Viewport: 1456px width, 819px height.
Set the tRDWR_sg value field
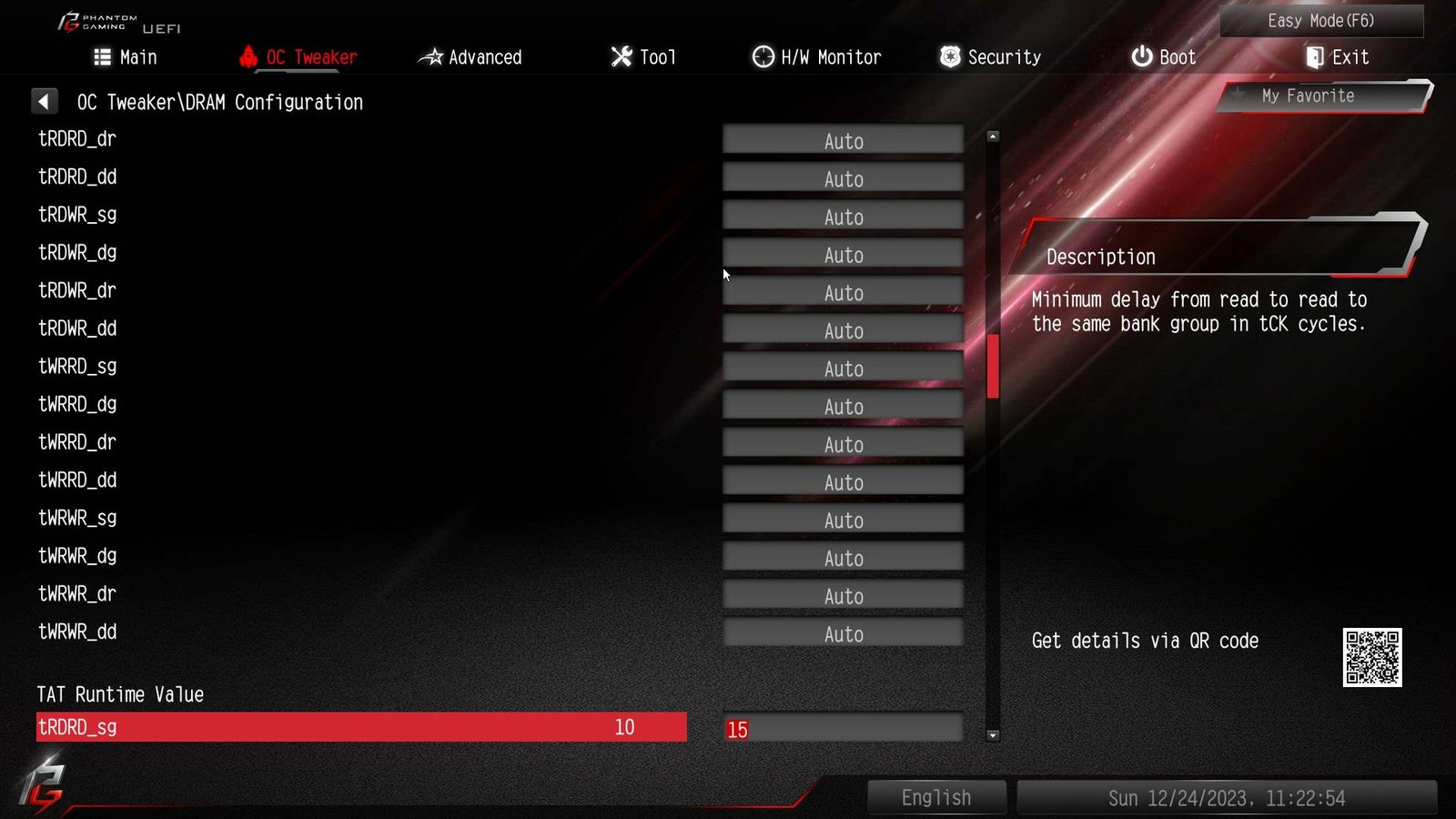(843, 217)
